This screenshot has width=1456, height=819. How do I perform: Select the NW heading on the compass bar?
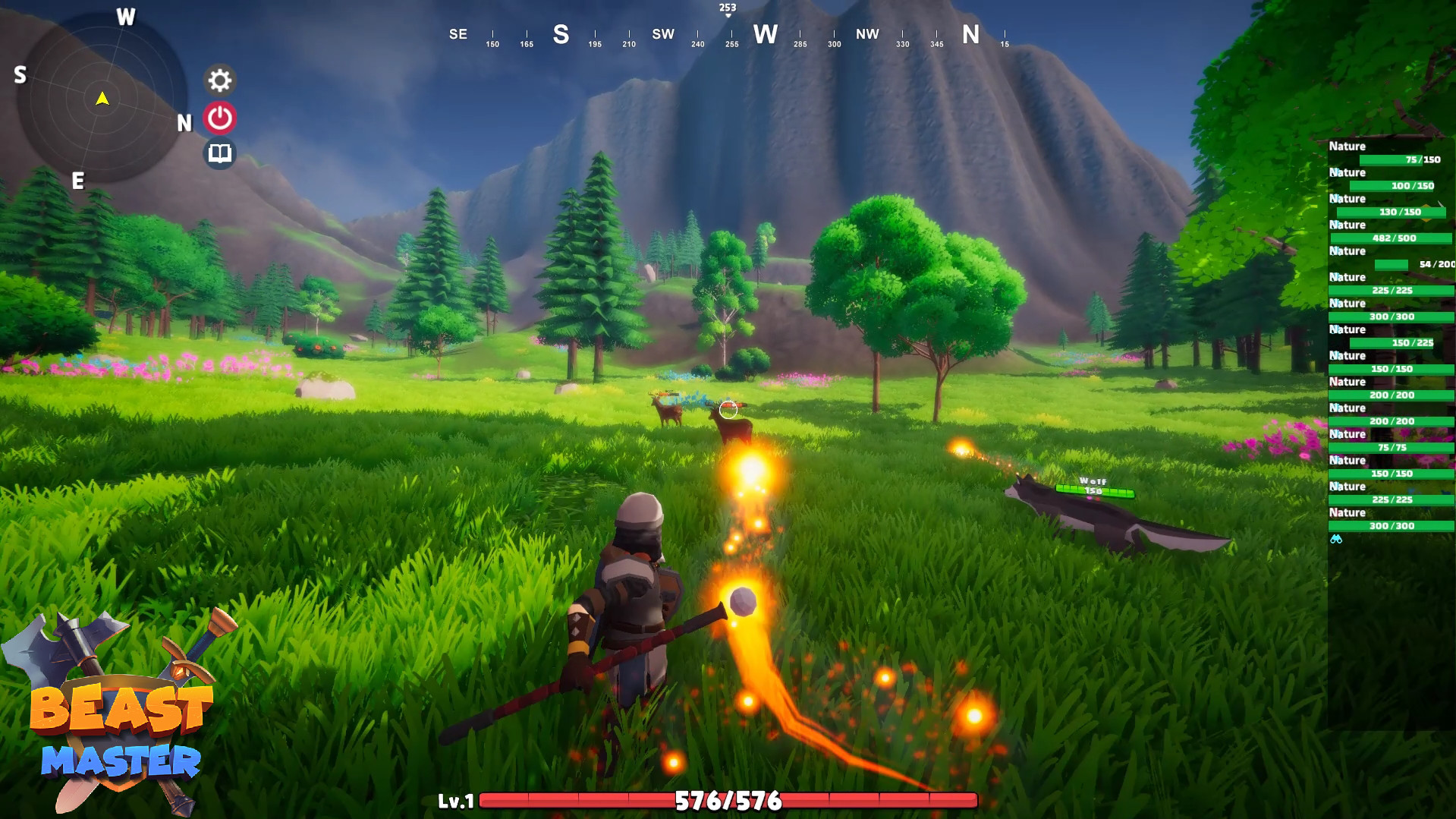pos(867,34)
